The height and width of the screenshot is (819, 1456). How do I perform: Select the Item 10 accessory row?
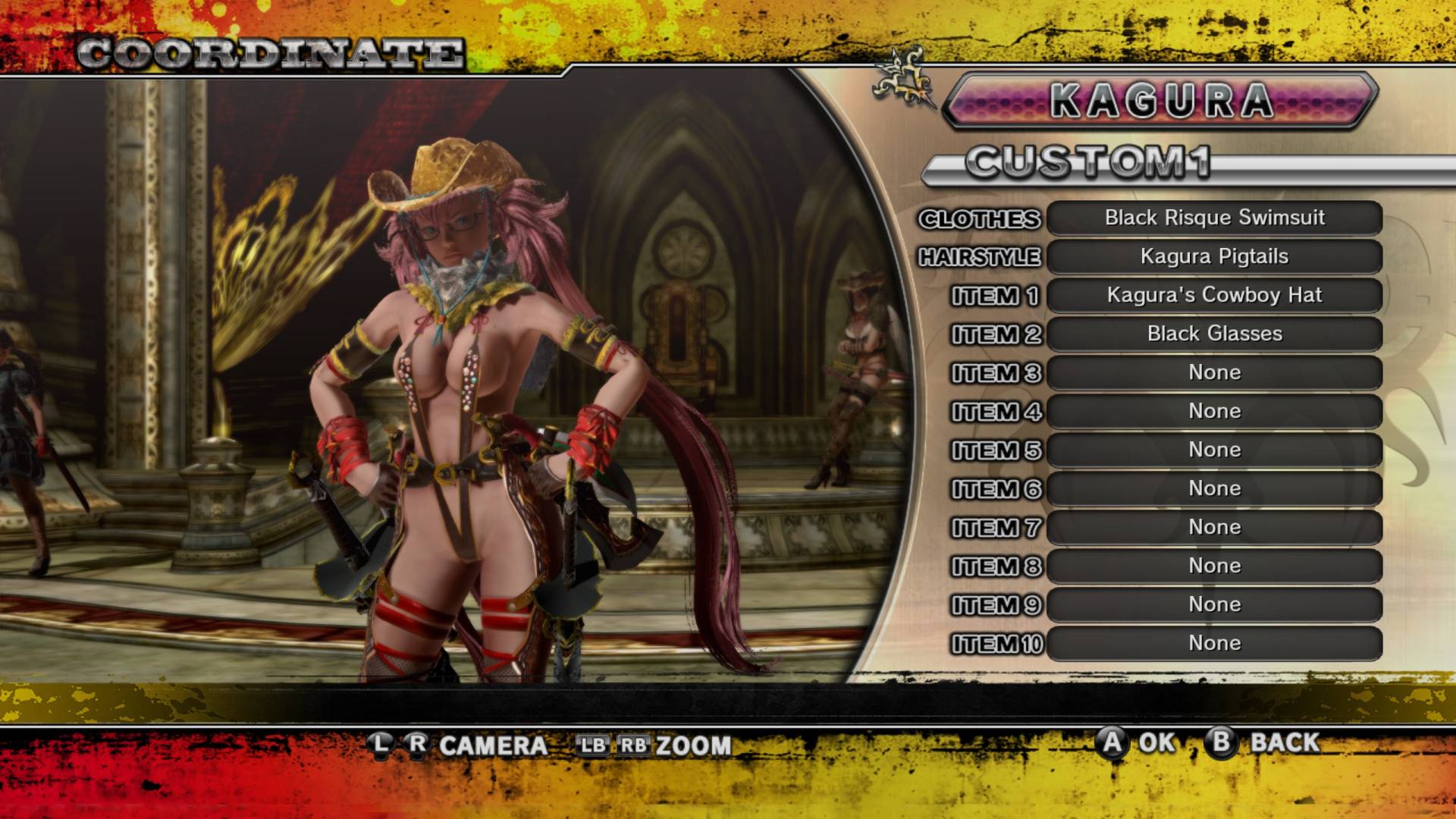pyautogui.click(x=1214, y=644)
